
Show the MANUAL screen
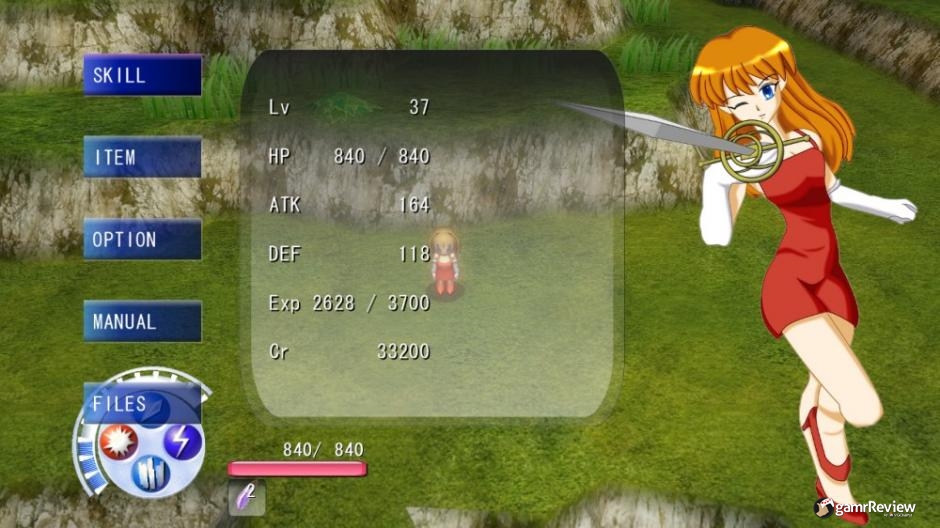[x=142, y=322]
